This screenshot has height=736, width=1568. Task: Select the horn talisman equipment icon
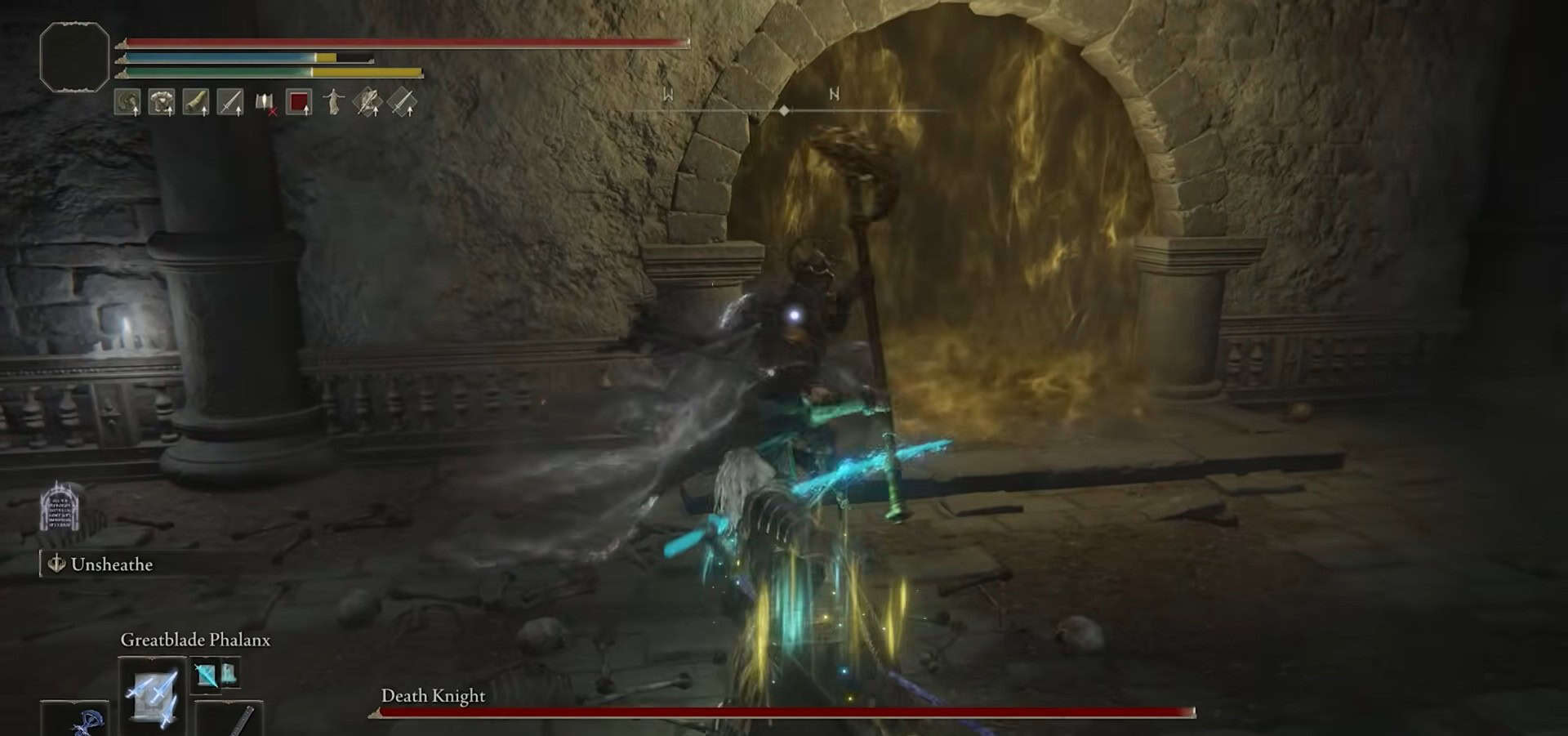197,101
